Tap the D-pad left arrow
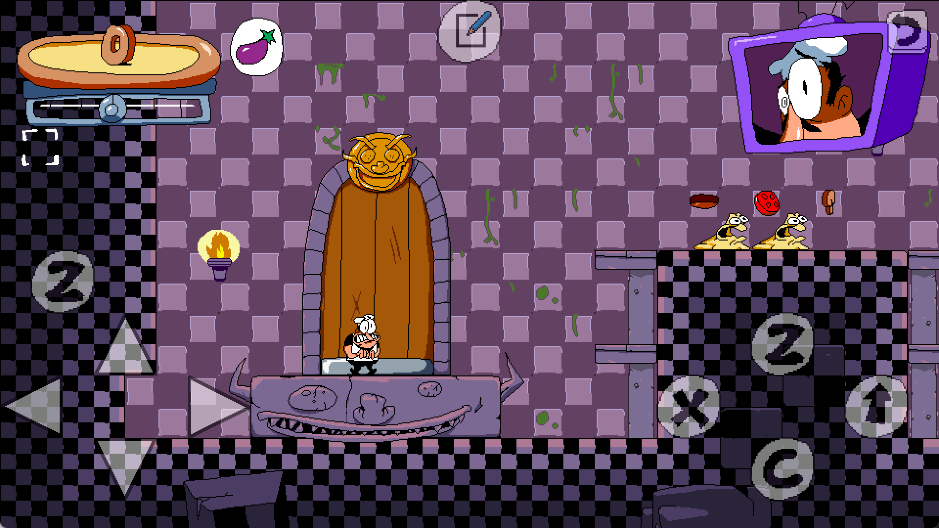This screenshot has height=528, width=939. coord(37,407)
